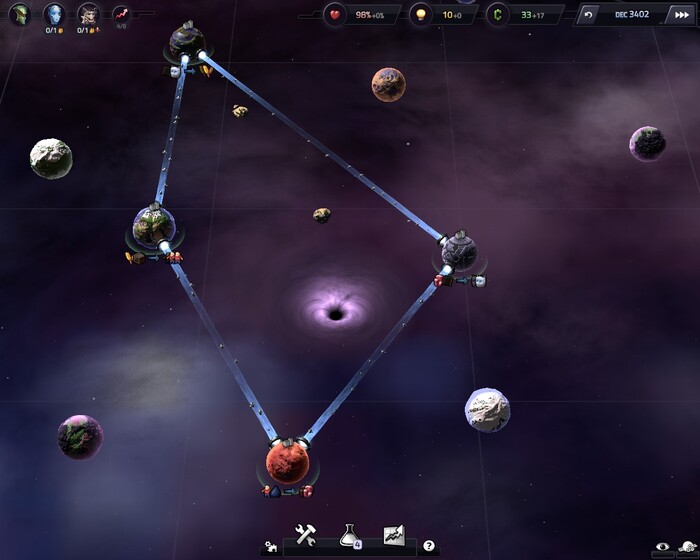
Task: Click the undo arrow button beside the date
Action: pyautogui.click(x=589, y=15)
